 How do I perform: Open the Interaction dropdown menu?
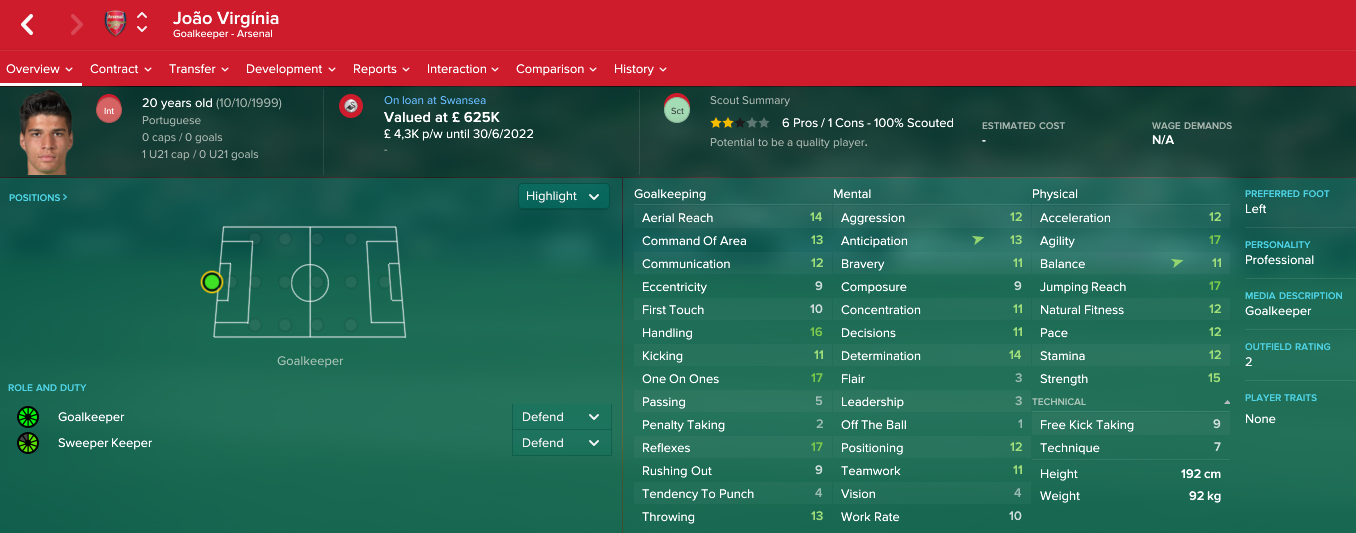tap(463, 69)
